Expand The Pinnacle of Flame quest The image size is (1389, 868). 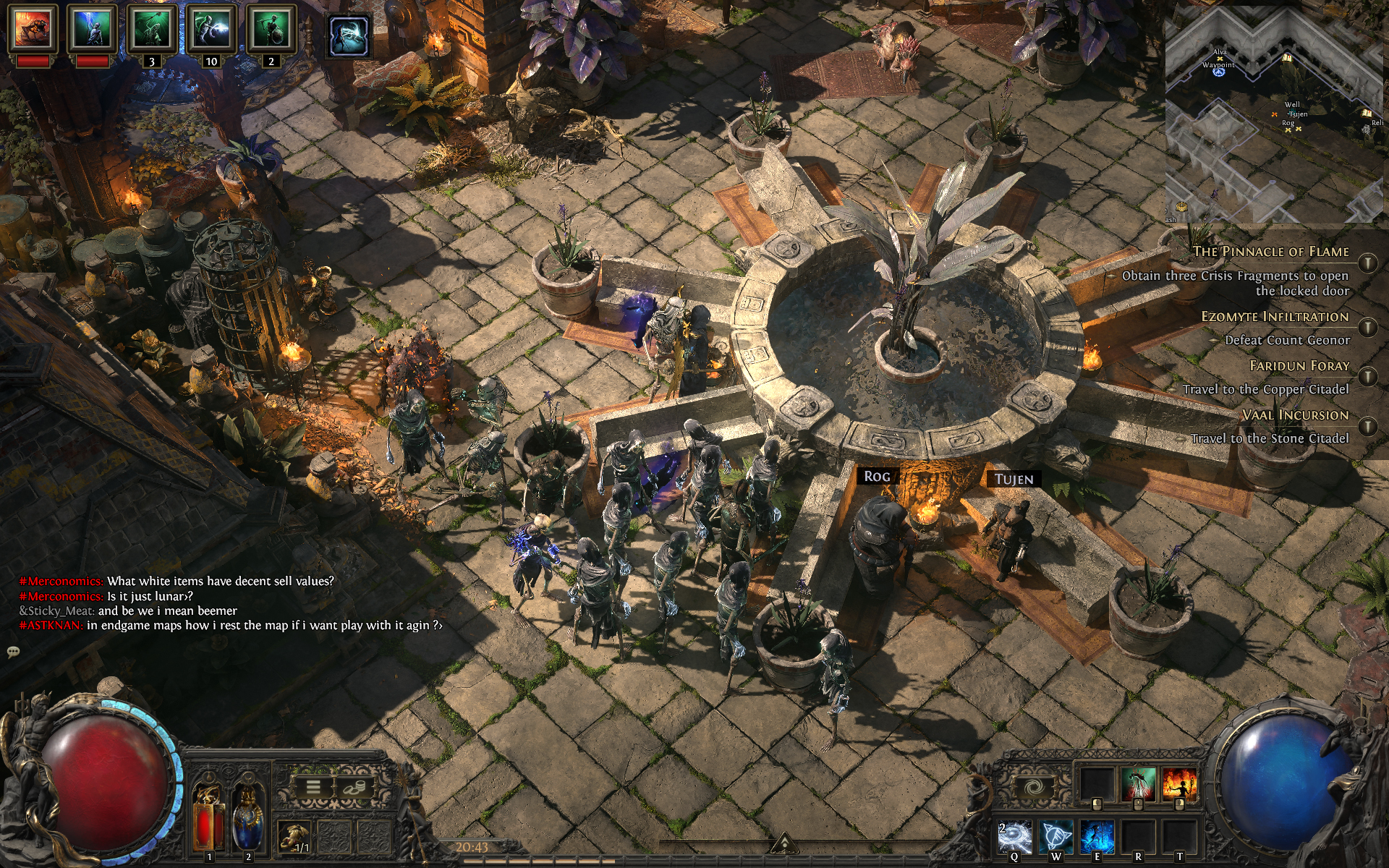pyautogui.click(x=1367, y=262)
